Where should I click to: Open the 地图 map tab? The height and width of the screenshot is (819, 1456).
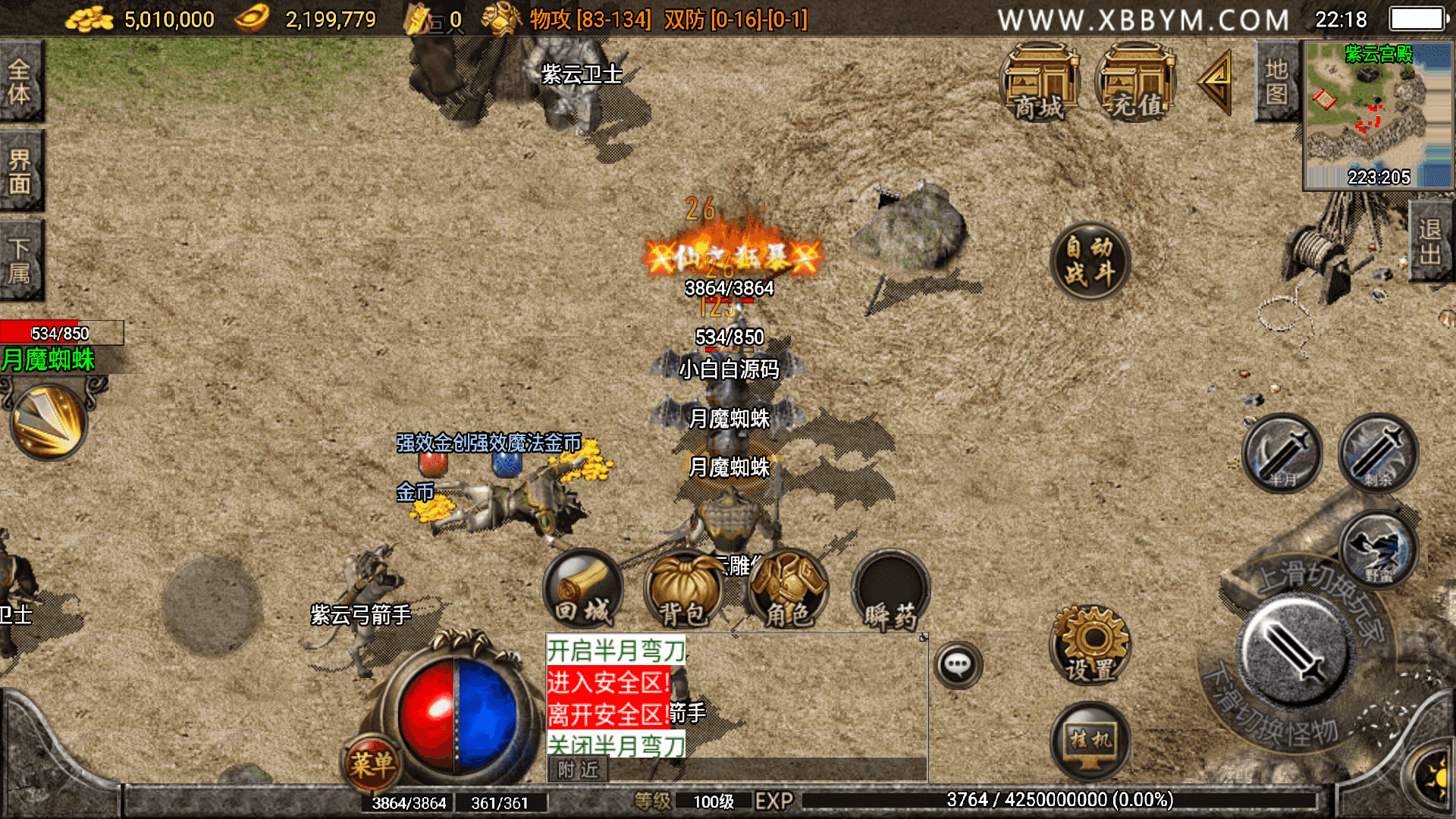1276,82
